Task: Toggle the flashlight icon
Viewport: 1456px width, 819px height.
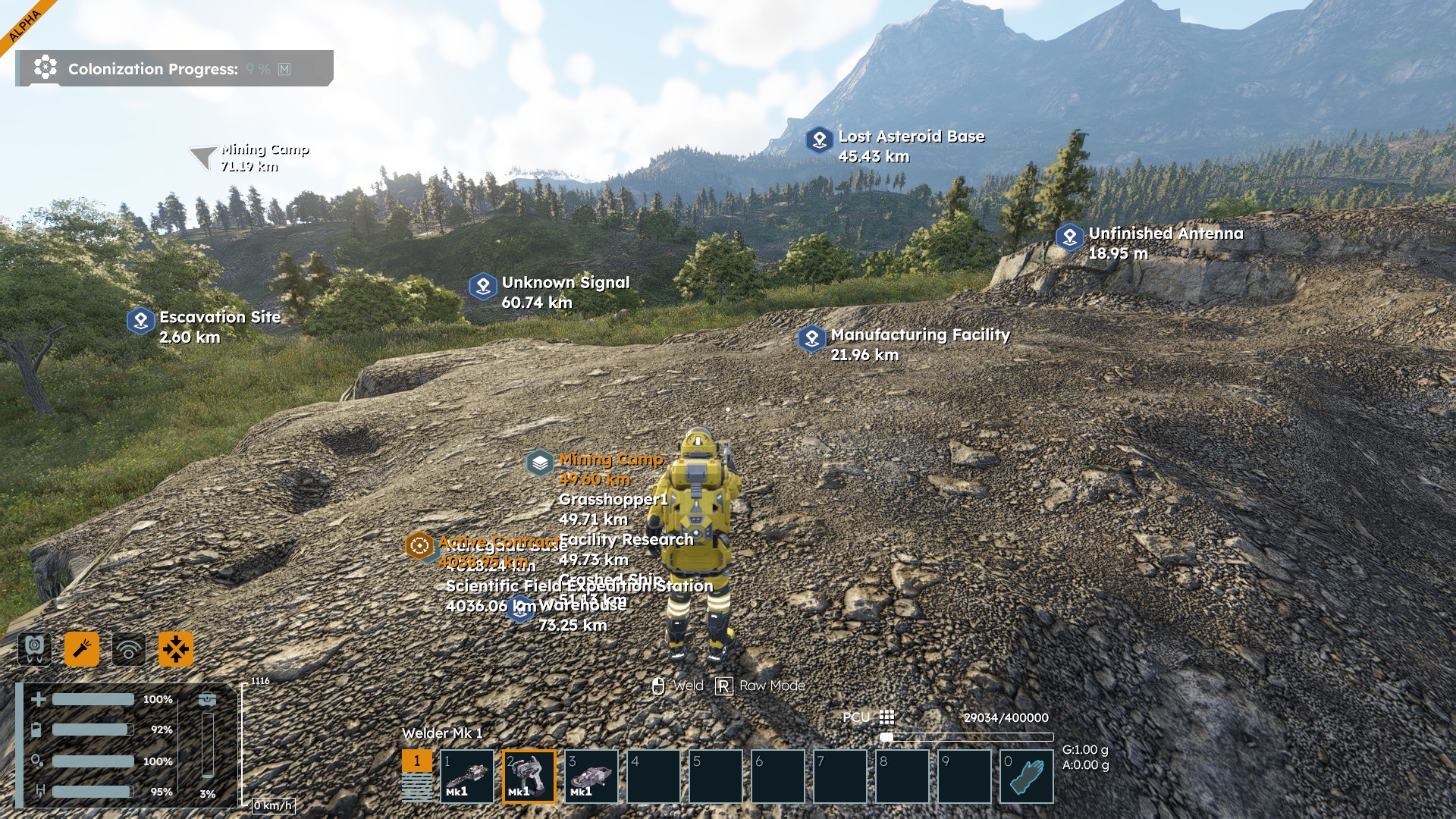Action: click(x=82, y=648)
